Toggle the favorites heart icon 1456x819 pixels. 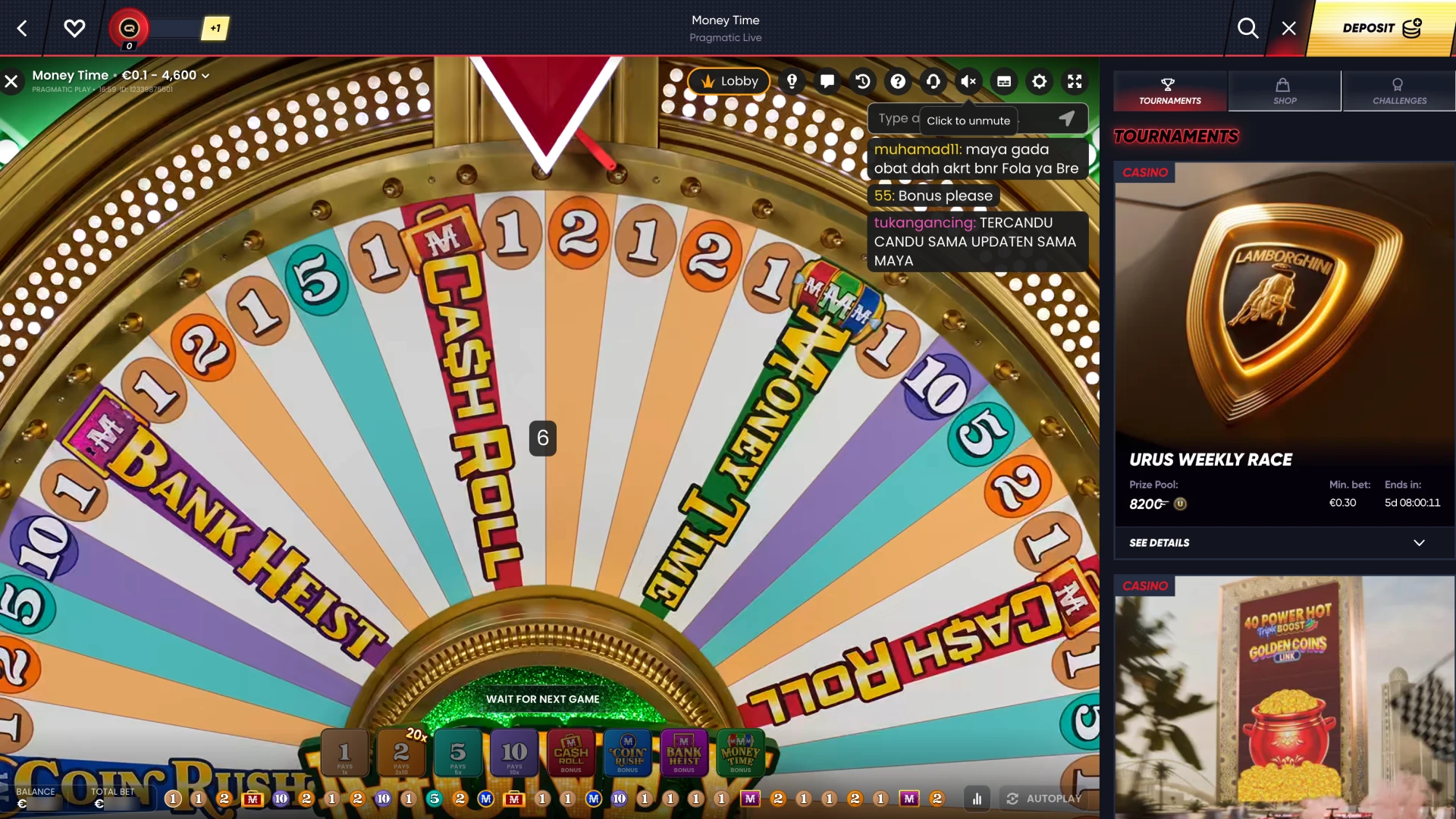point(74,29)
